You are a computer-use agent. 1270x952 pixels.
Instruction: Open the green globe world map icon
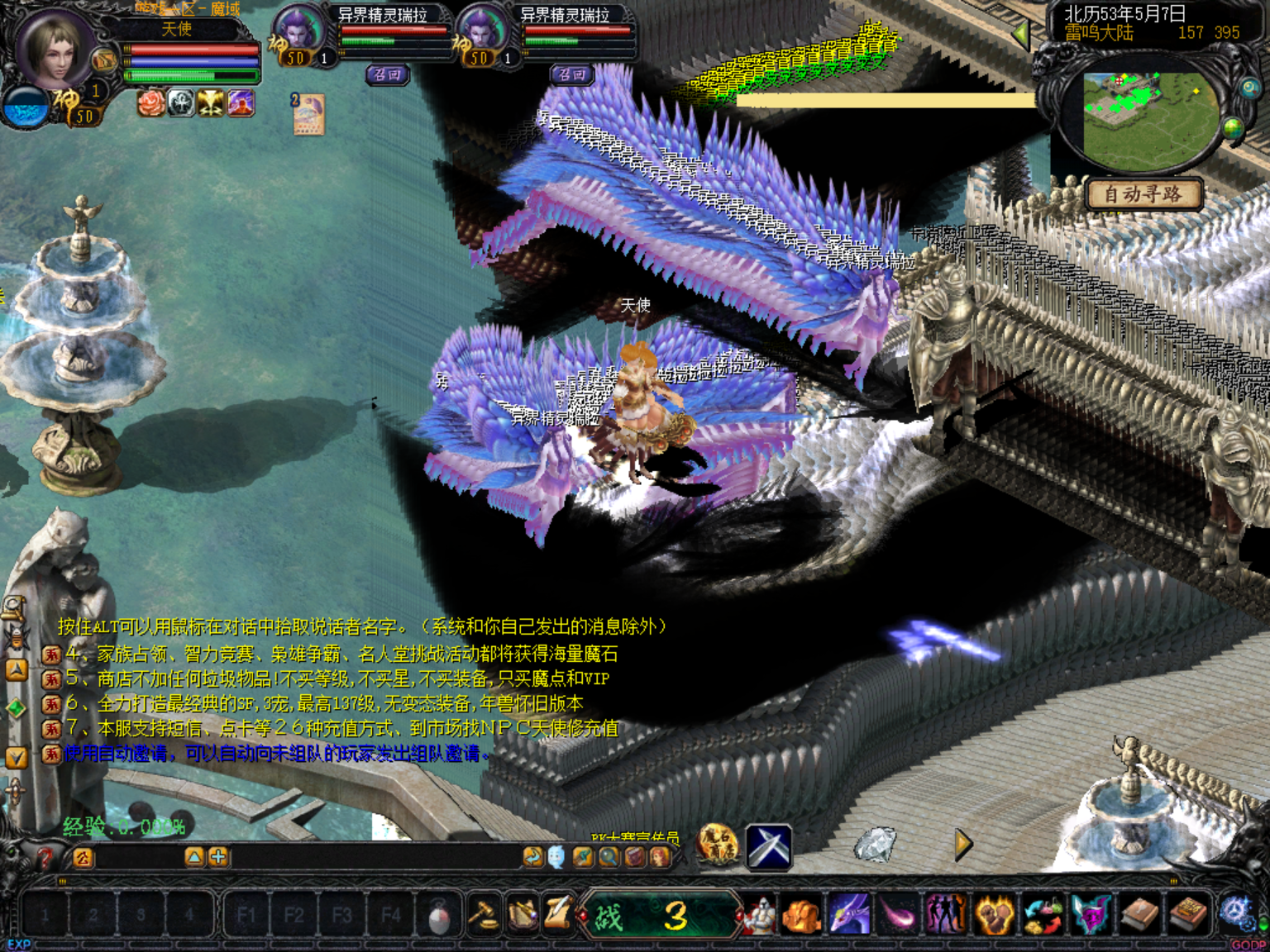(x=1233, y=129)
